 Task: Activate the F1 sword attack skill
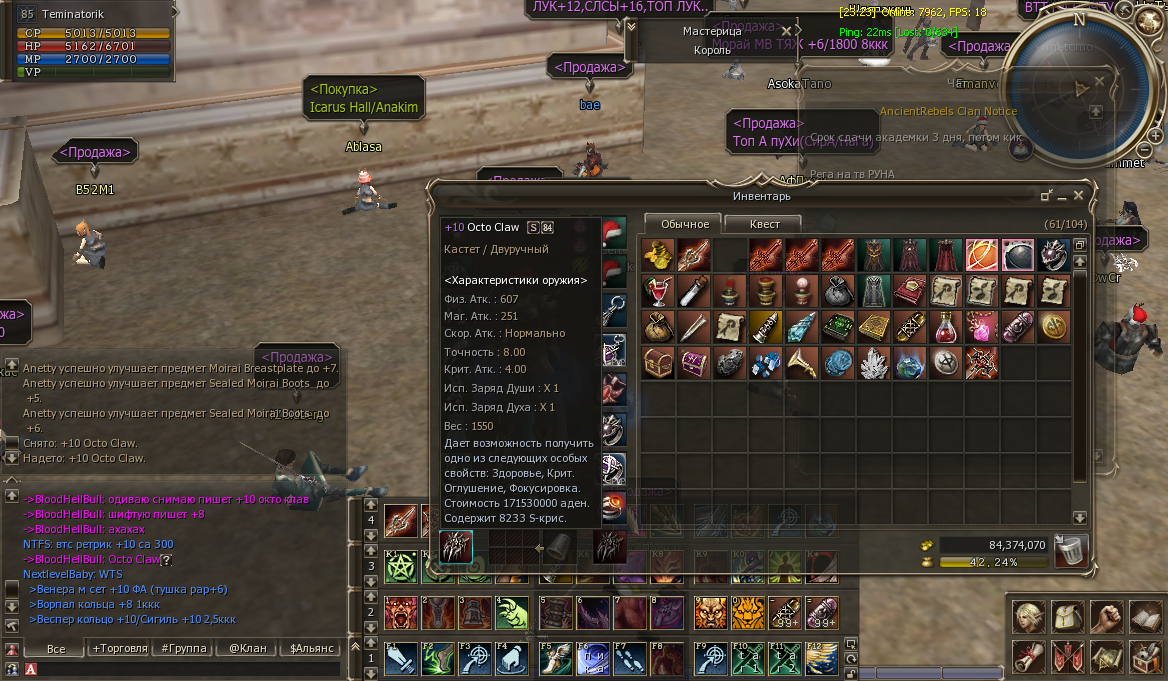coord(400,659)
